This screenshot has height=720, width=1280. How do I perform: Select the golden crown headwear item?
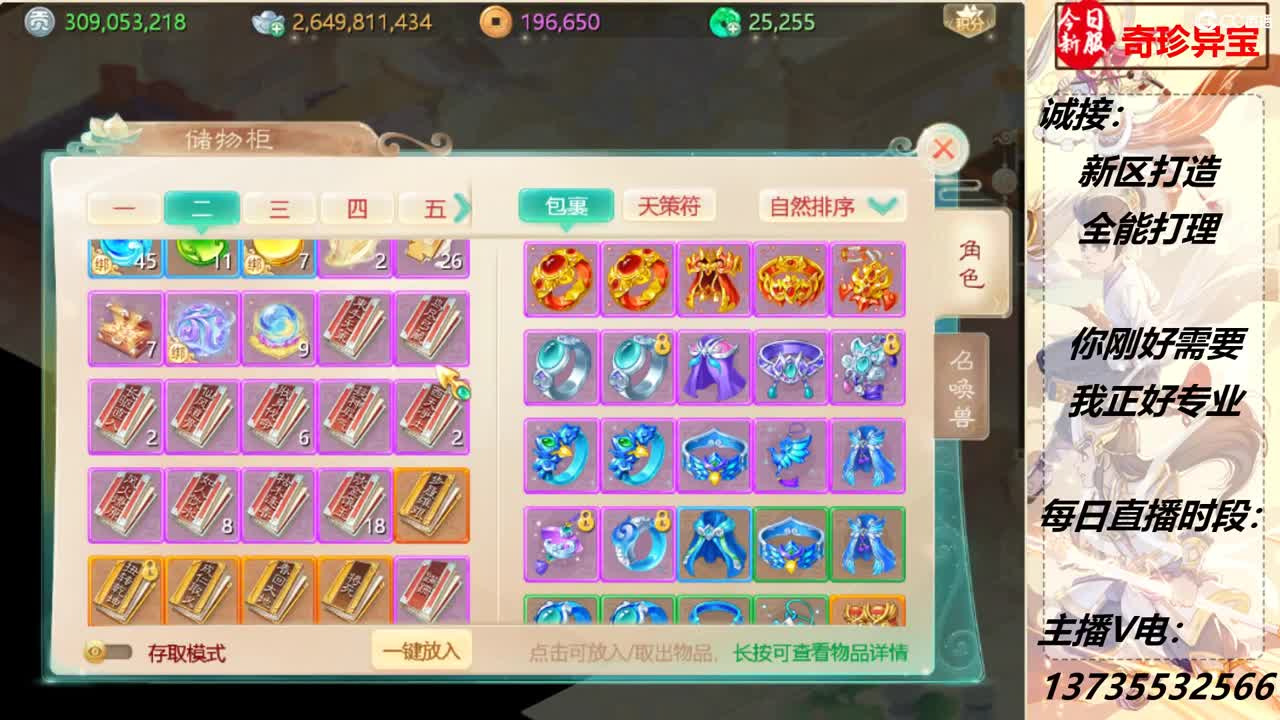pos(792,281)
